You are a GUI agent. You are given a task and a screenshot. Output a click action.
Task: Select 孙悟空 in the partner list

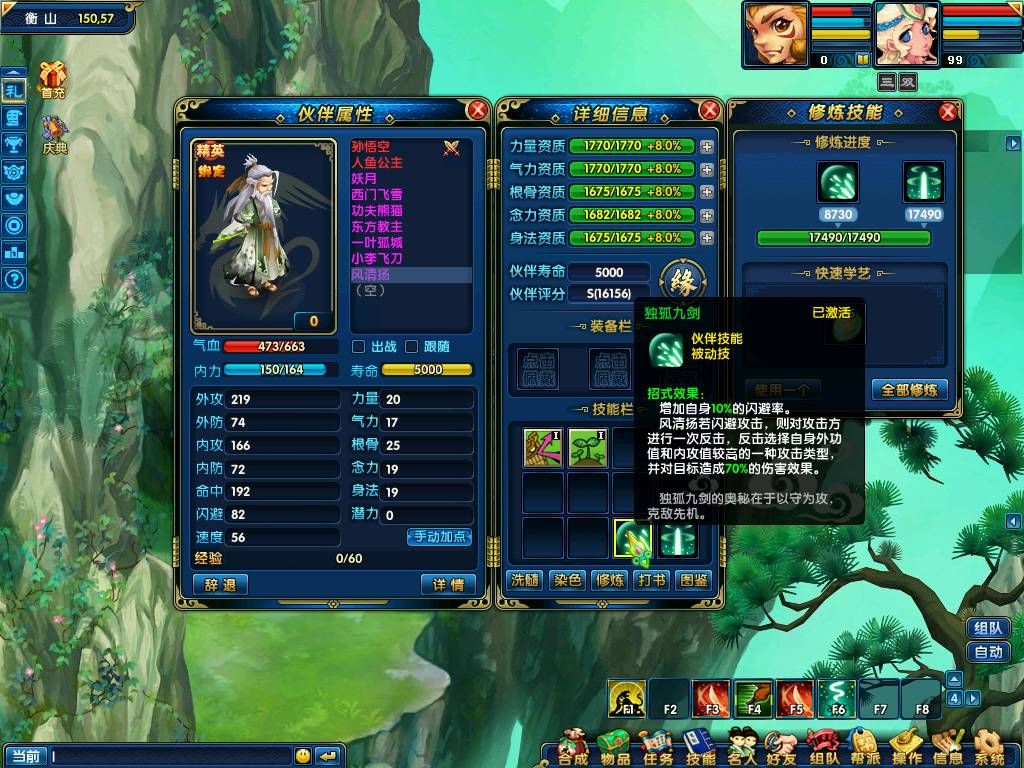coord(371,147)
